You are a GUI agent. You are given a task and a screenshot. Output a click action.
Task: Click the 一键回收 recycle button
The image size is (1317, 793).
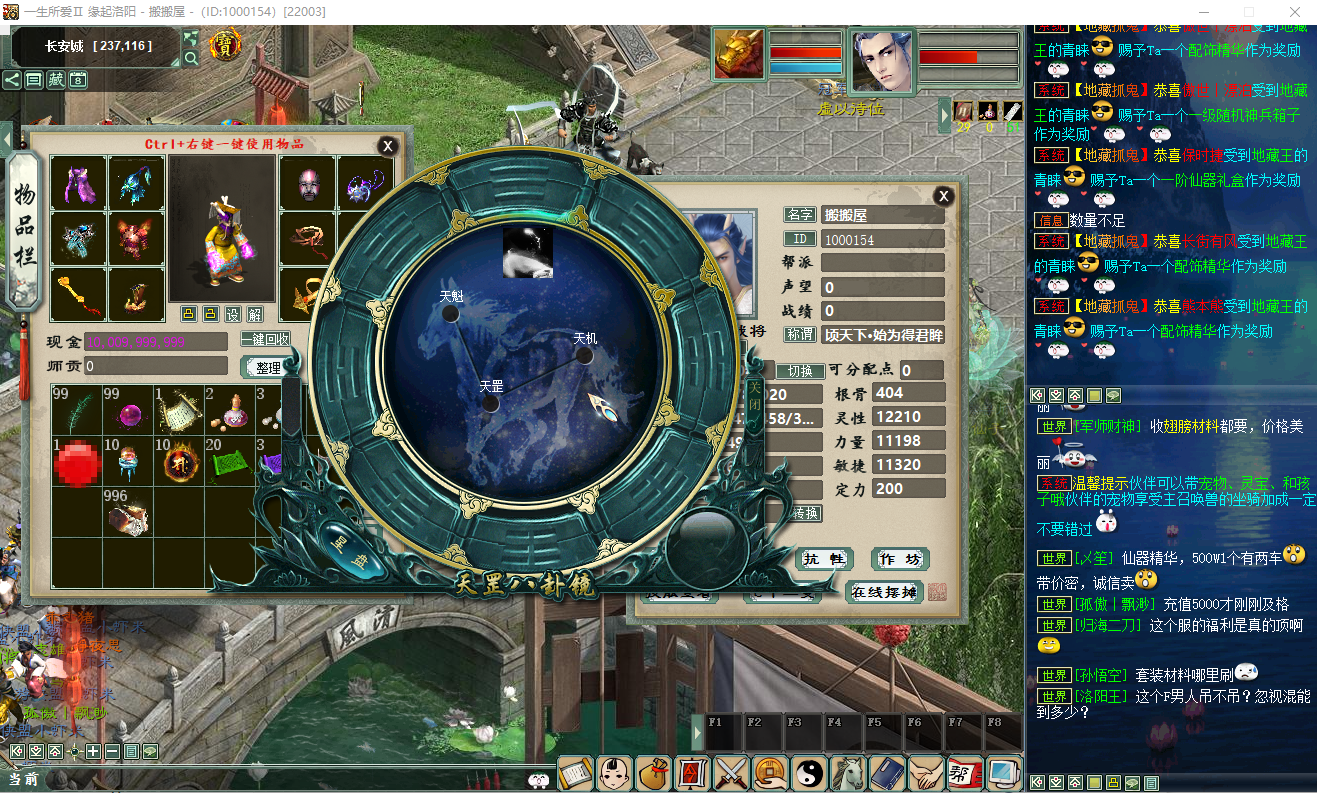point(265,340)
